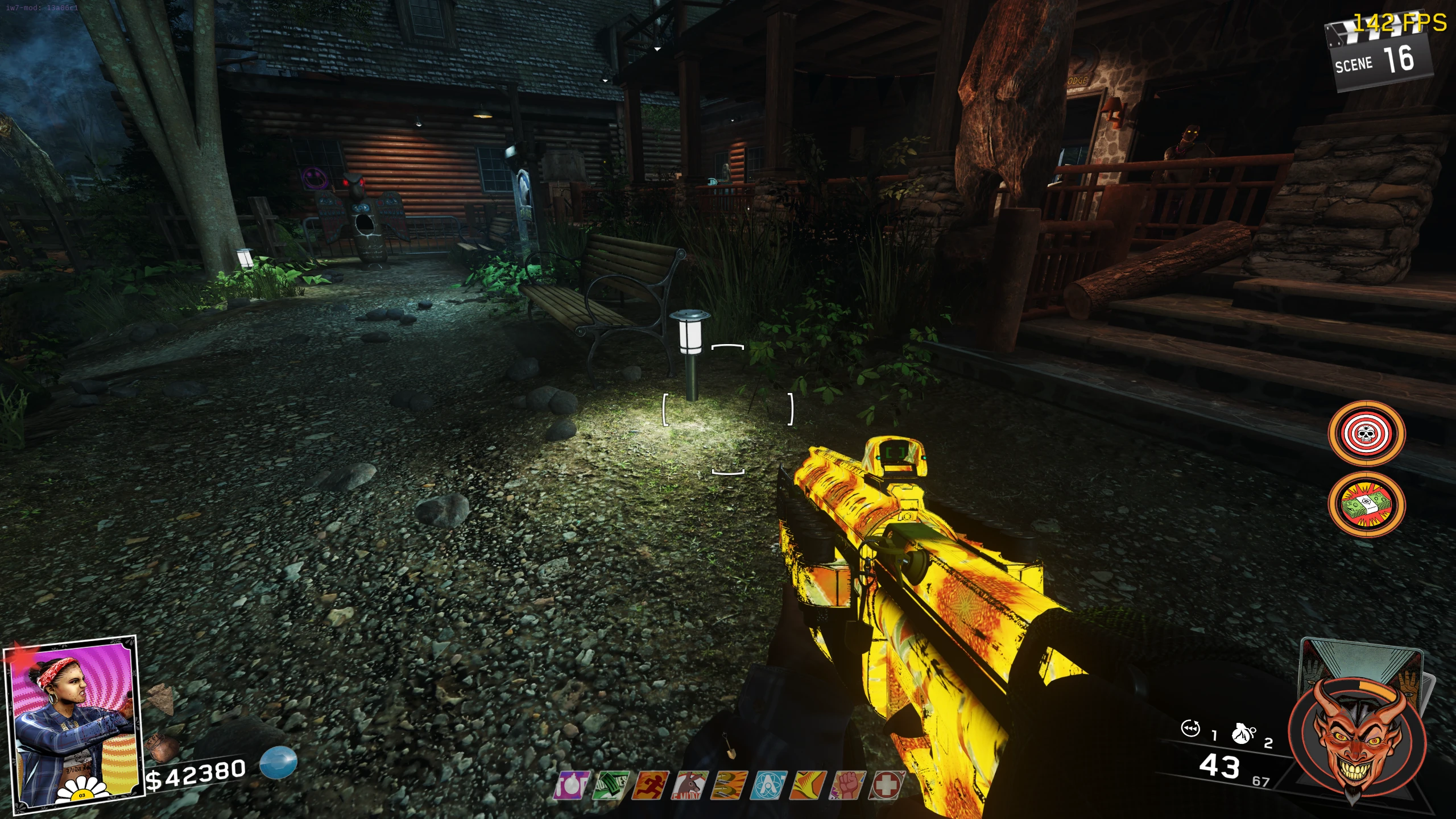Activate the cash stack Fate card
This screenshot has height=819, width=1456.
1366,504
